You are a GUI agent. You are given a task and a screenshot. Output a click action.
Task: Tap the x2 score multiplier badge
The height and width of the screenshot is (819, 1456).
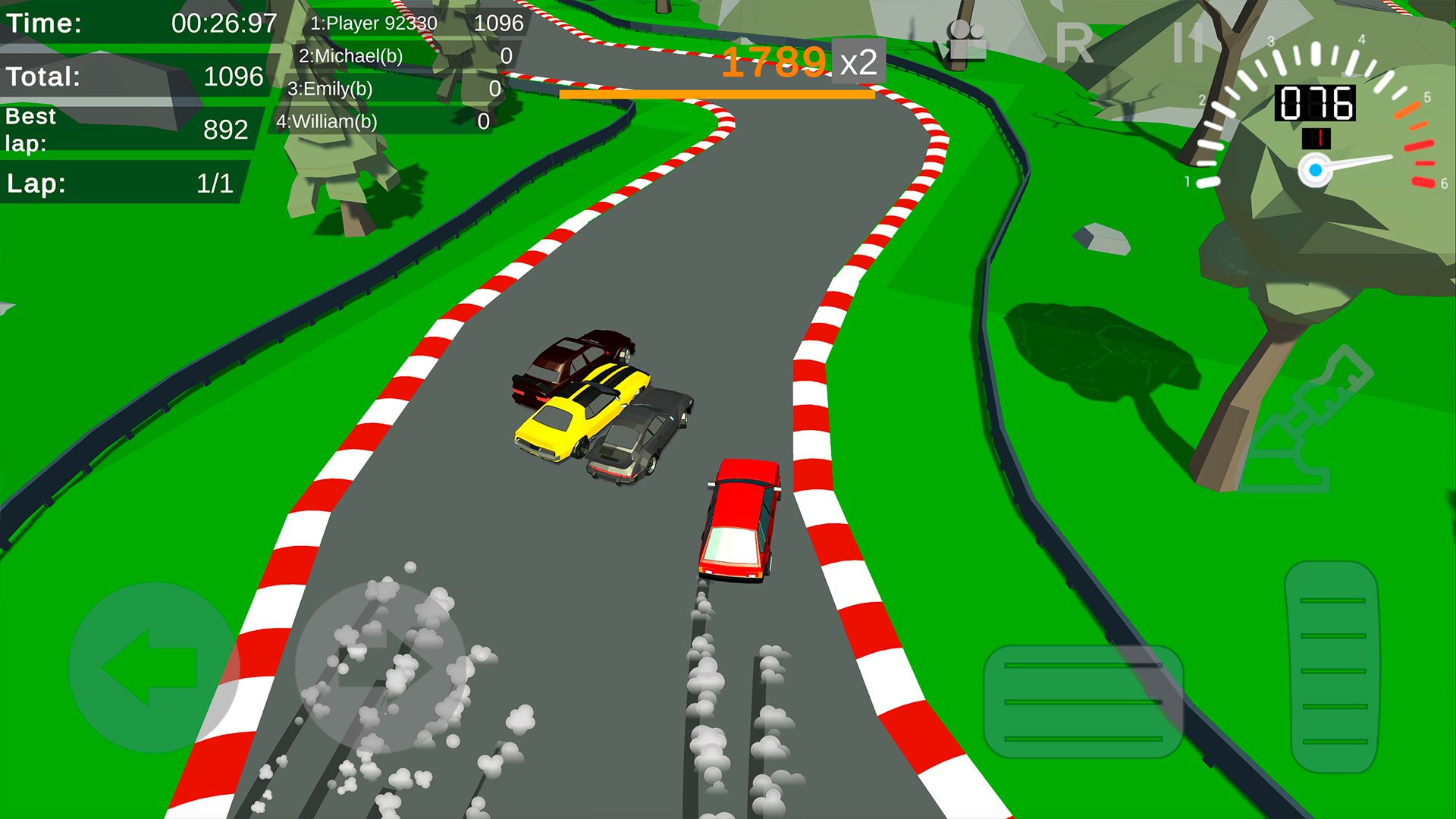[x=859, y=62]
